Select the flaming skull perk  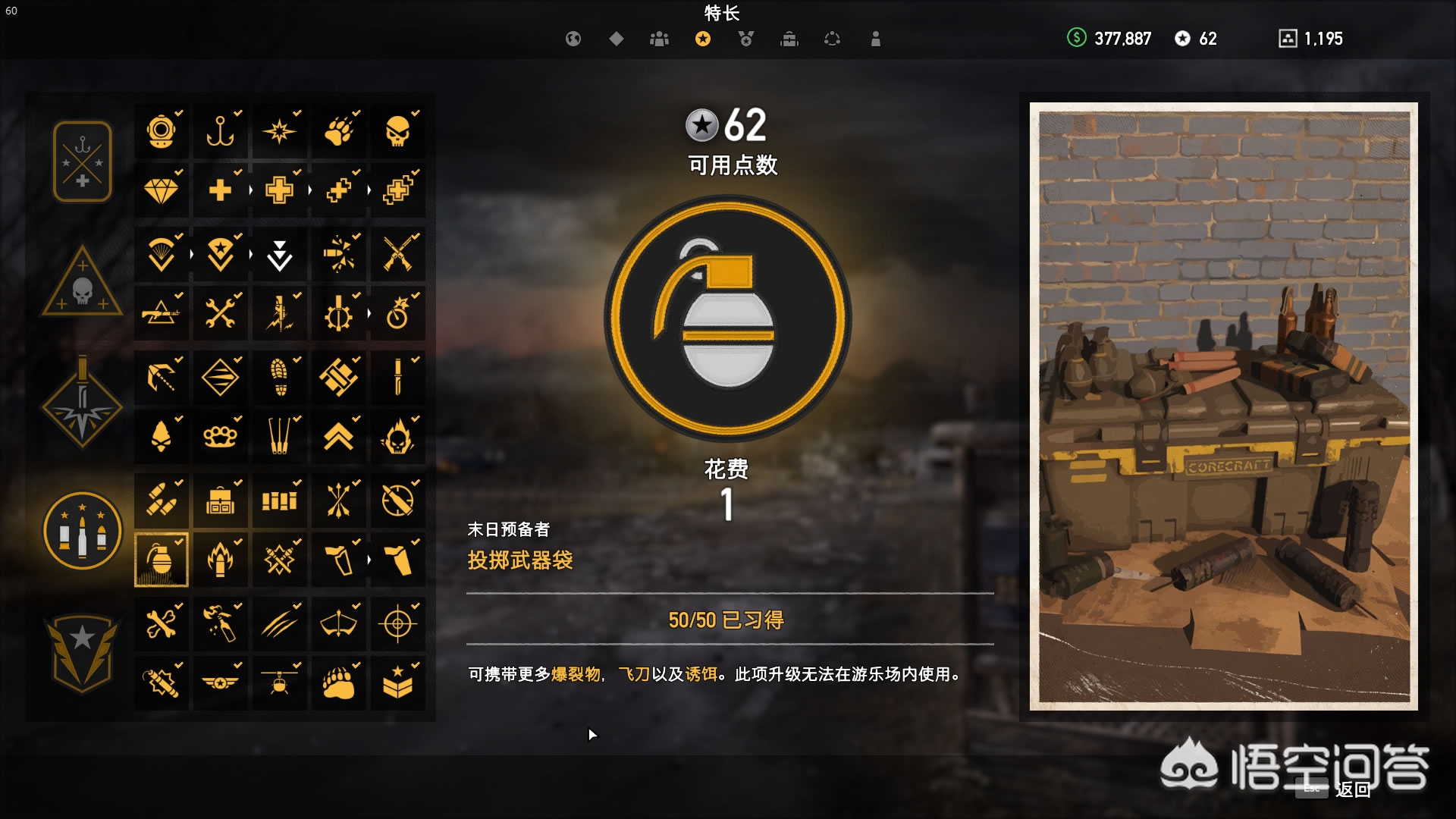tap(398, 436)
